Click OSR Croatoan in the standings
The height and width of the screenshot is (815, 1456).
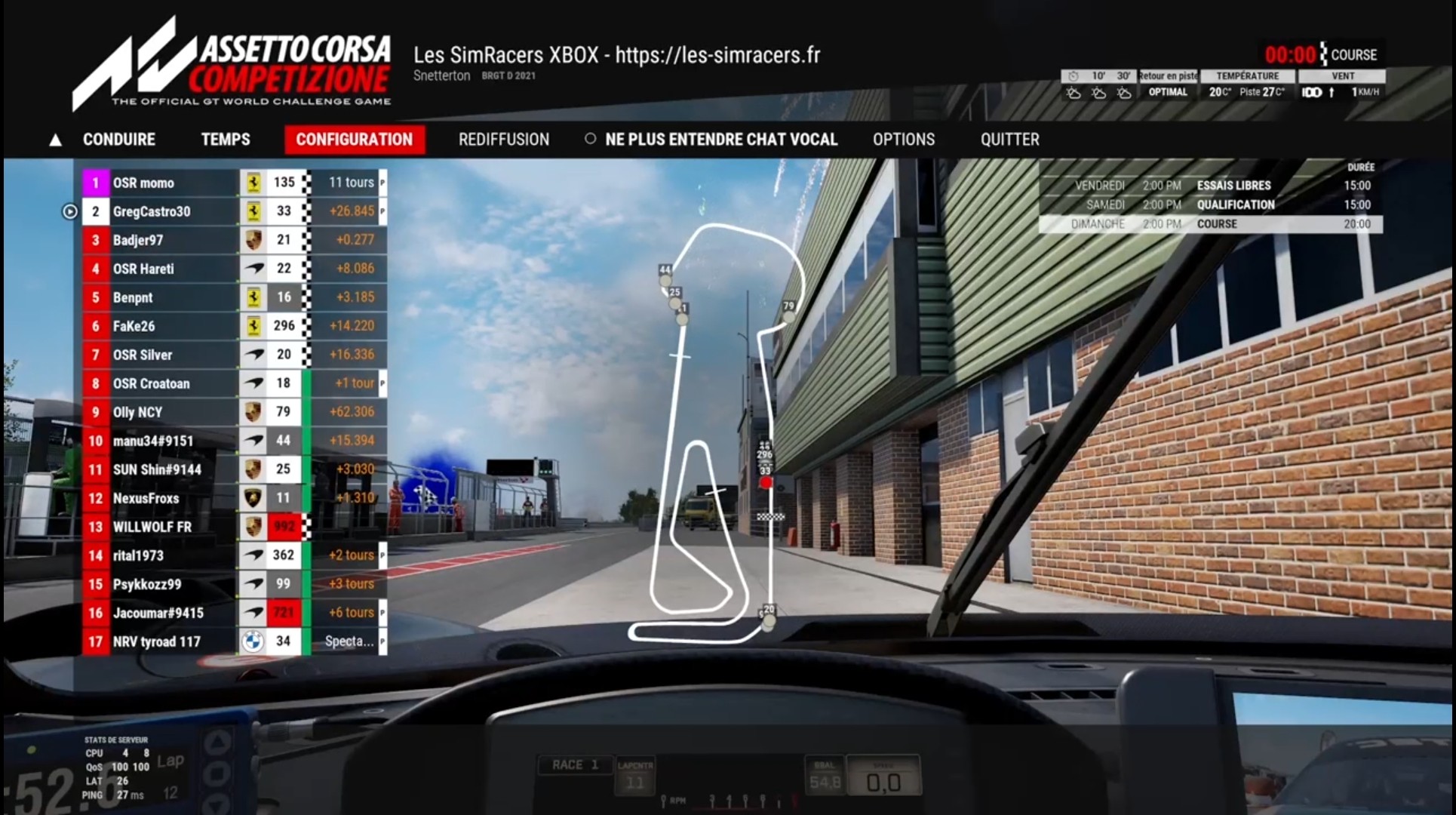click(x=151, y=383)
